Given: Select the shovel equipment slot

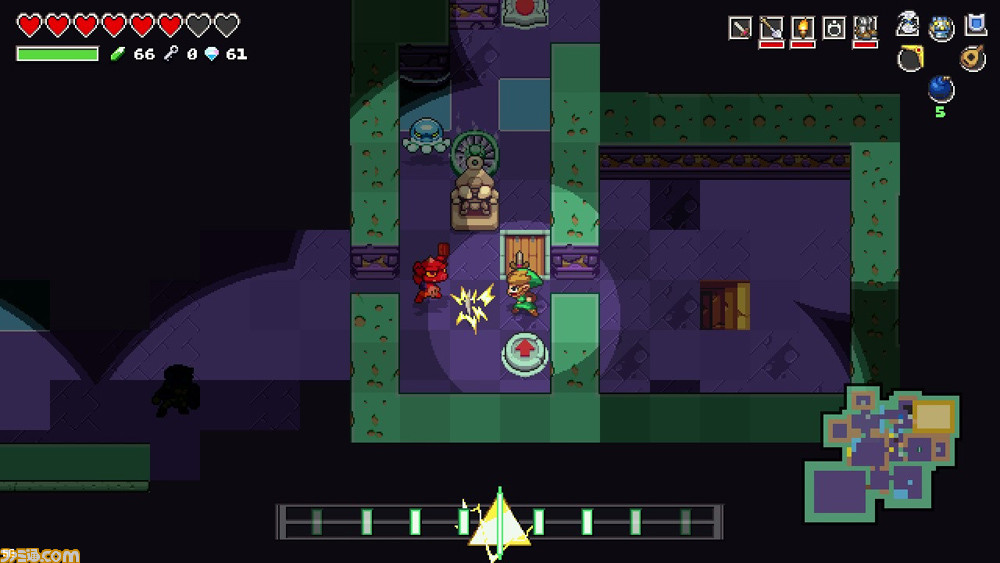Looking at the screenshot, I should [771, 28].
